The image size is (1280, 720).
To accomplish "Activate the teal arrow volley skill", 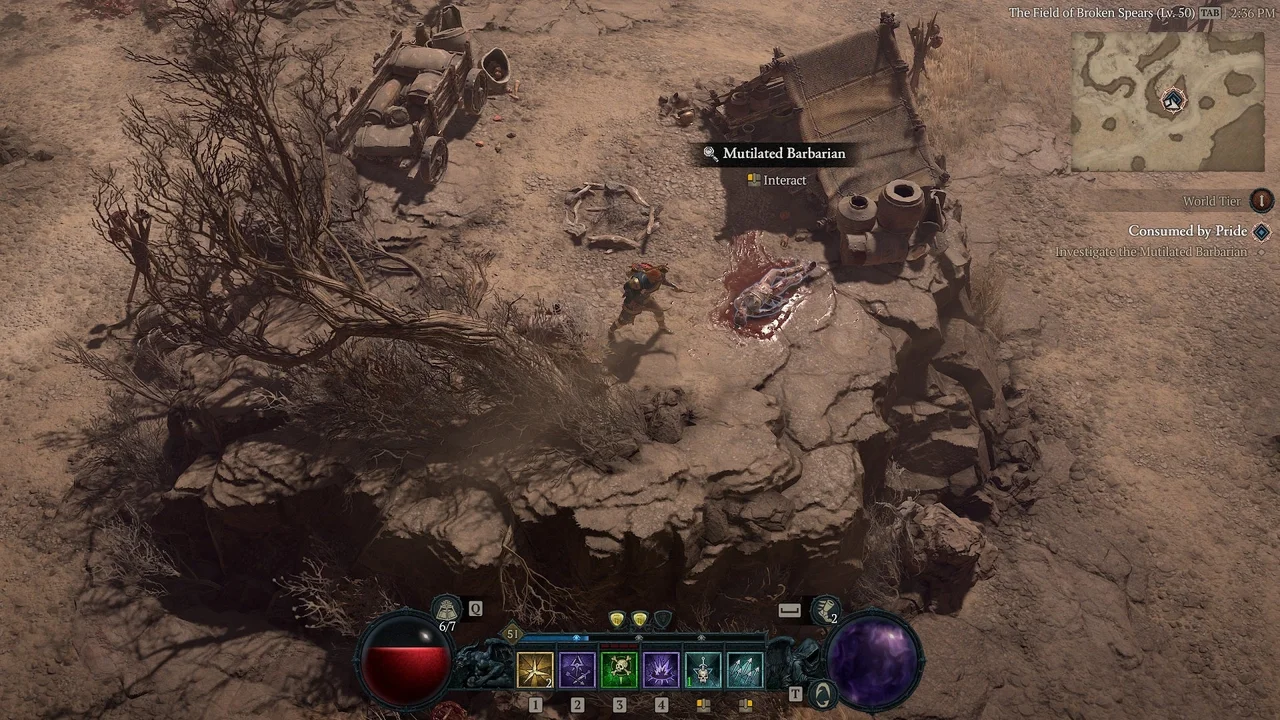I will click(745, 670).
